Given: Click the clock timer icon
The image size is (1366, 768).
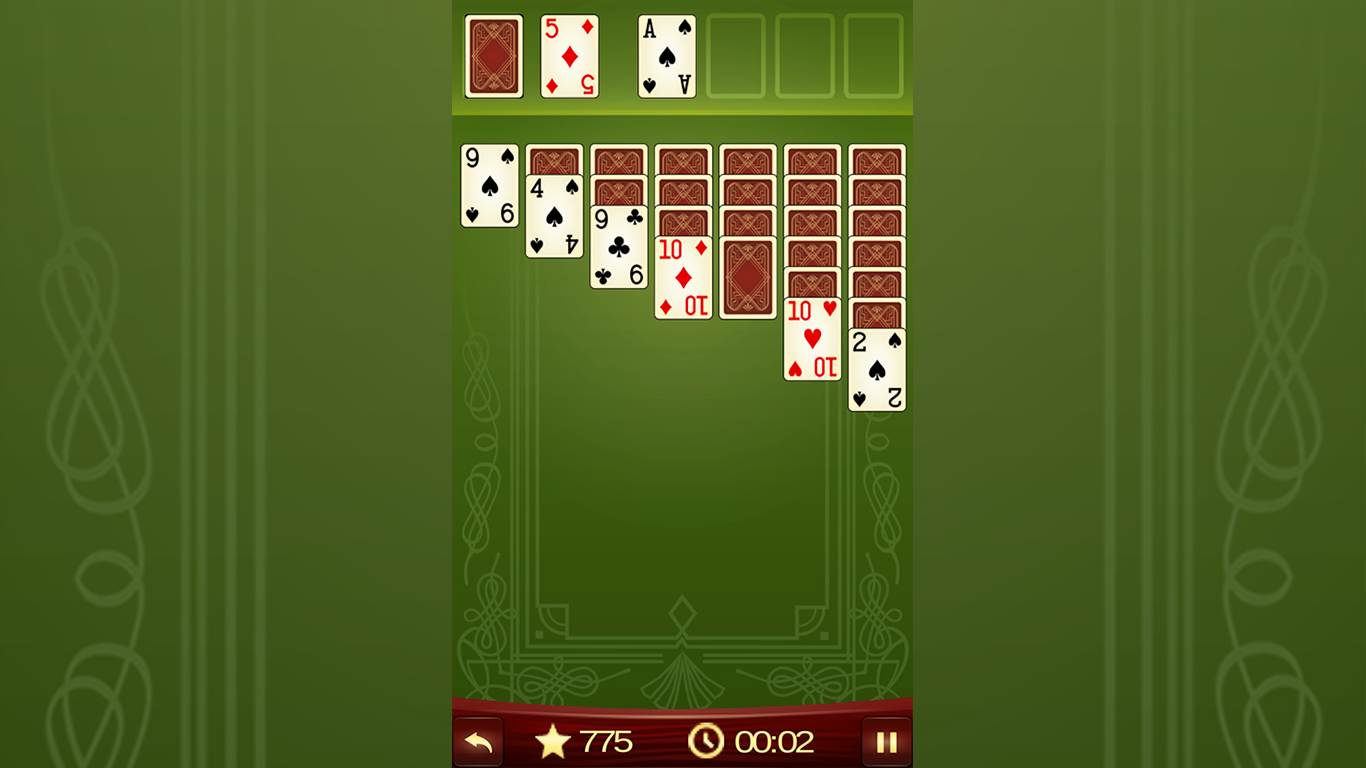Looking at the screenshot, I should click(x=708, y=742).
